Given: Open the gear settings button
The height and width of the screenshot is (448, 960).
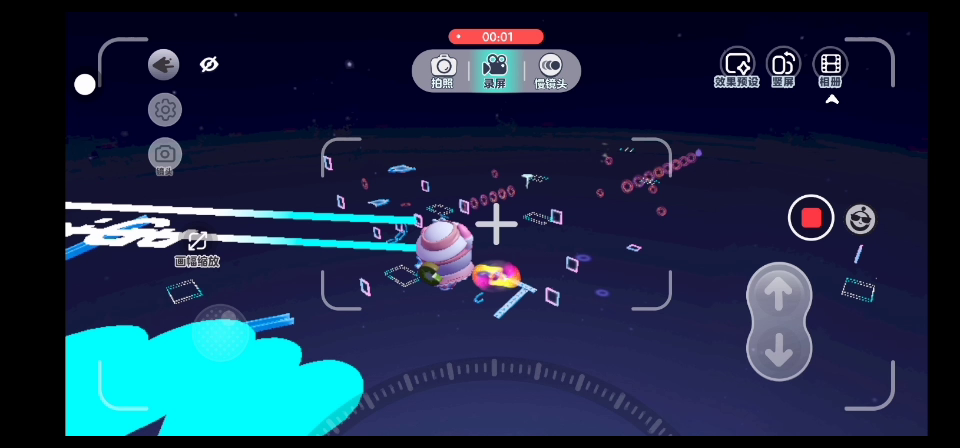Looking at the screenshot, I should tap(165, 109).
